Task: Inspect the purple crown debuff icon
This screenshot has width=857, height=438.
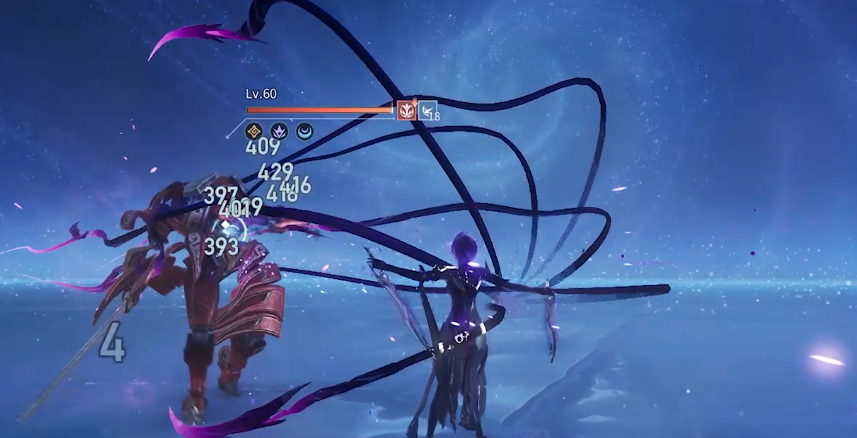Action: [x=279, y=130]
